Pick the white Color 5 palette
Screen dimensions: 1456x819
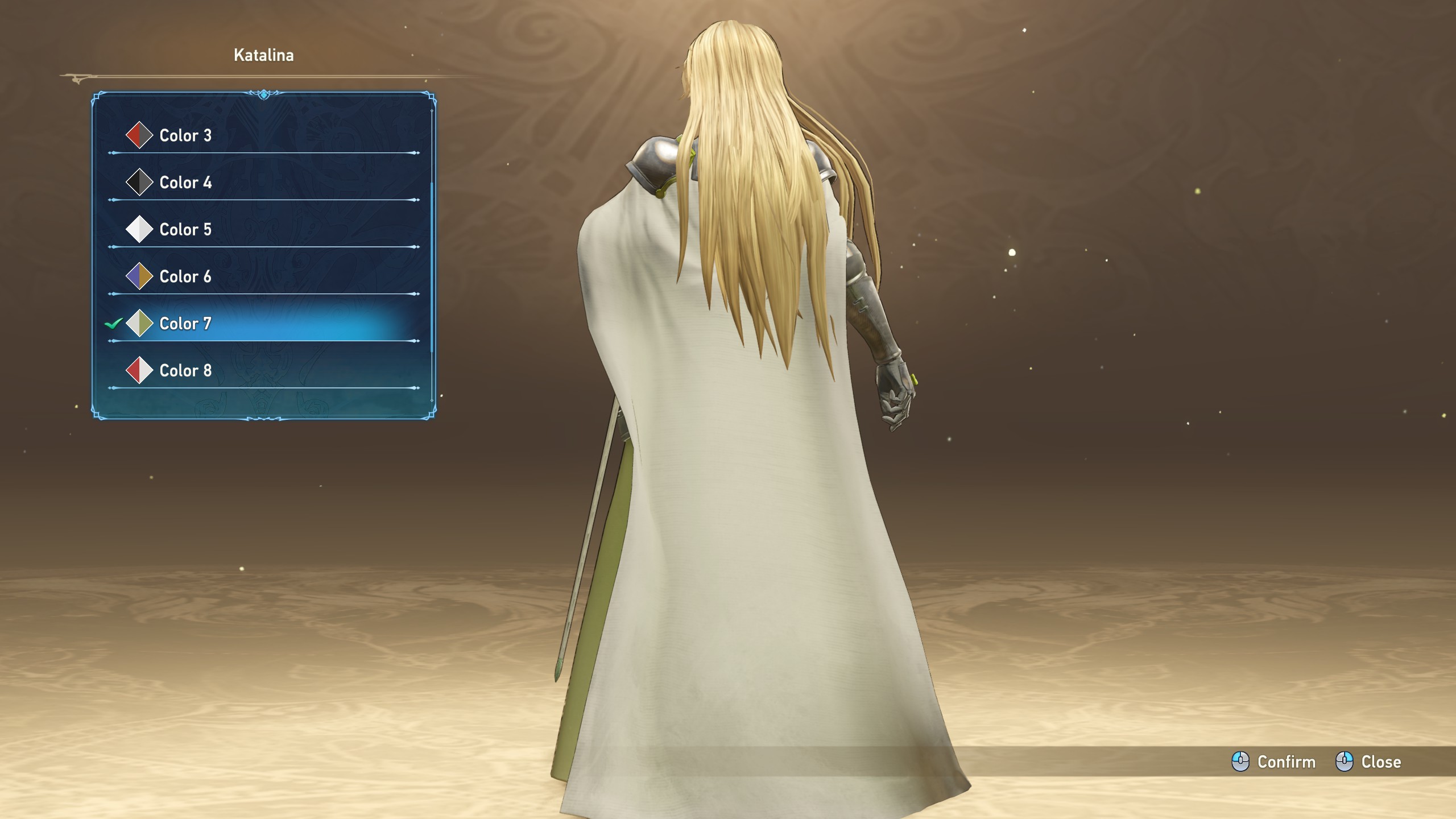[x=185, y=230]
